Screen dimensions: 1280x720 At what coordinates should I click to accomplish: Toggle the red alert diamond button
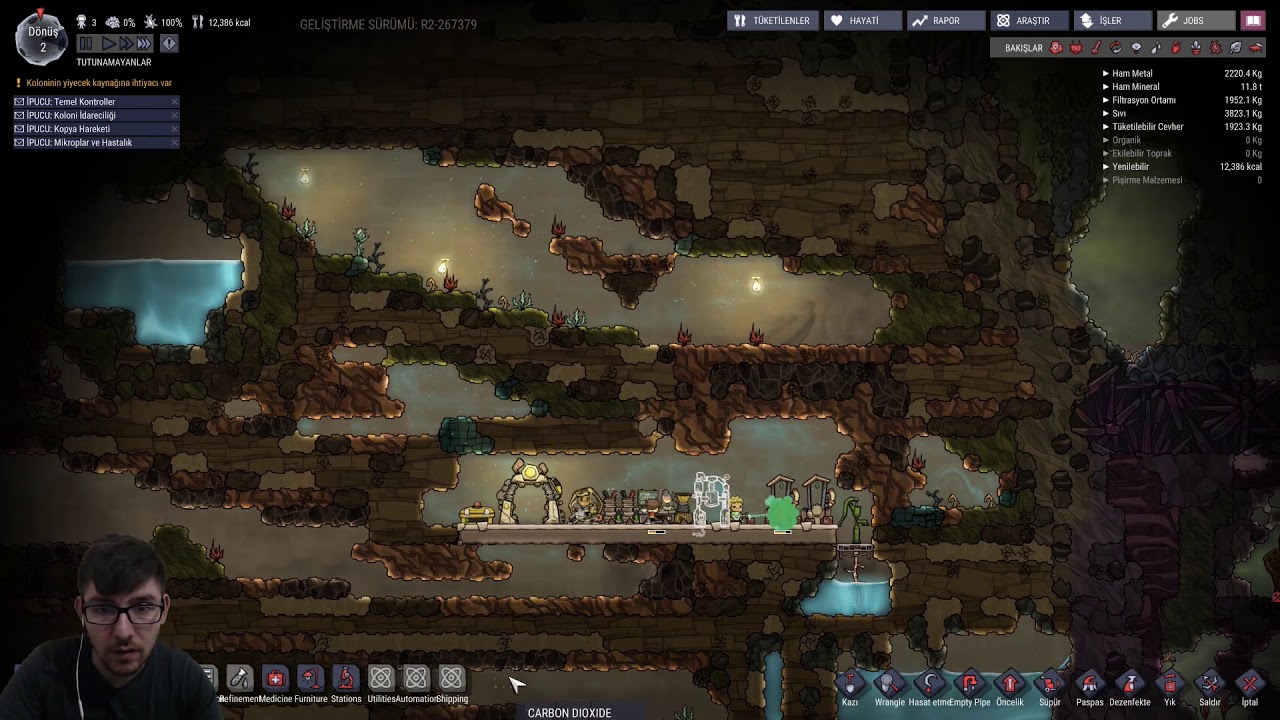tap(169, 43)
